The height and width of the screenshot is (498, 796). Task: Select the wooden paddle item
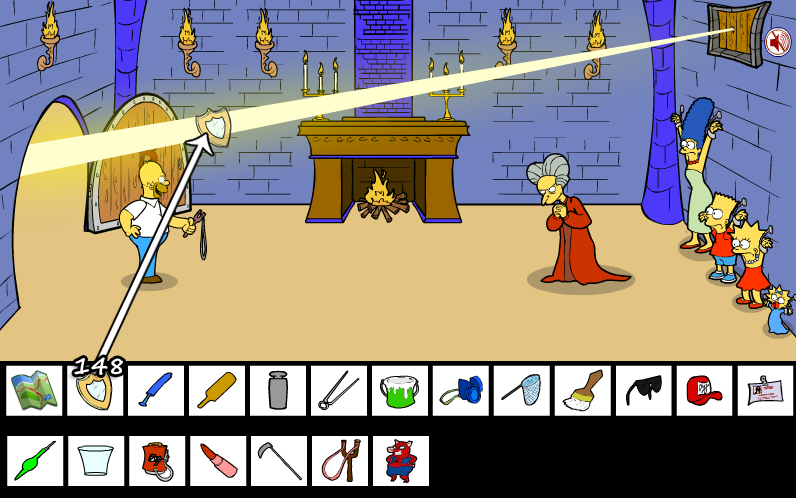[217, 391]
